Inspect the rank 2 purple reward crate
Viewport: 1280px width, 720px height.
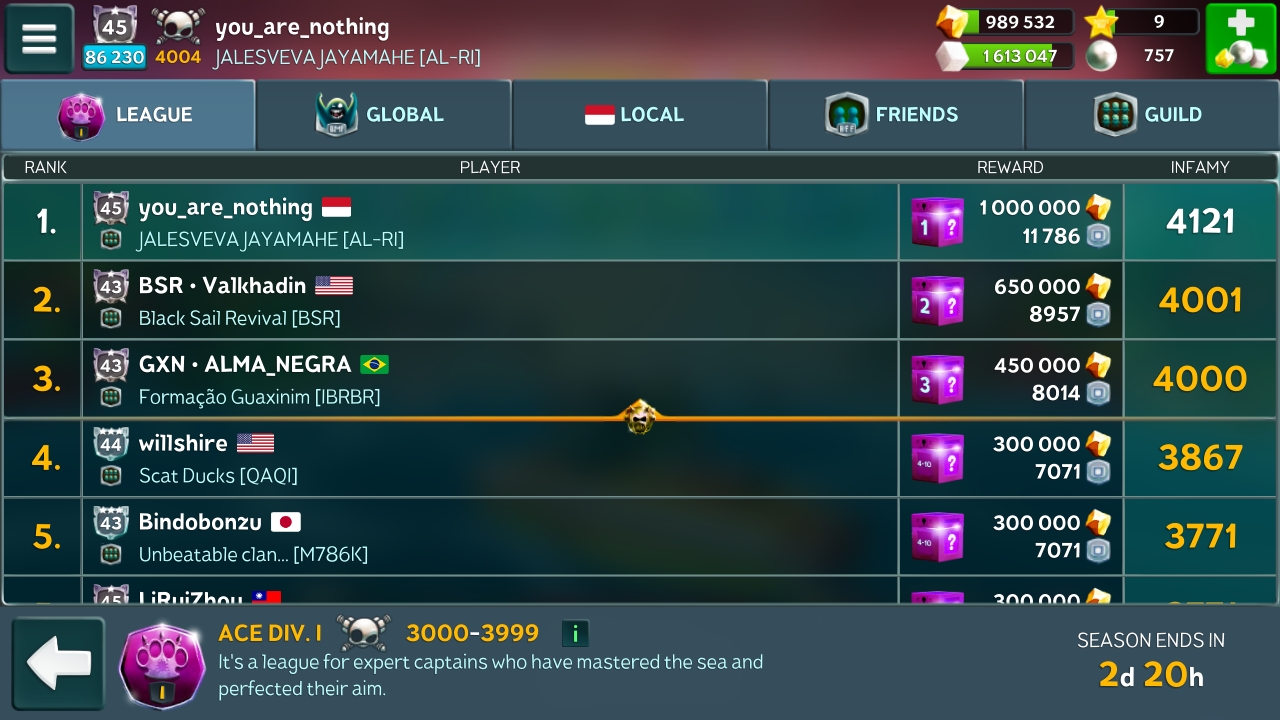pyautogui.click(x=937, y=301)
